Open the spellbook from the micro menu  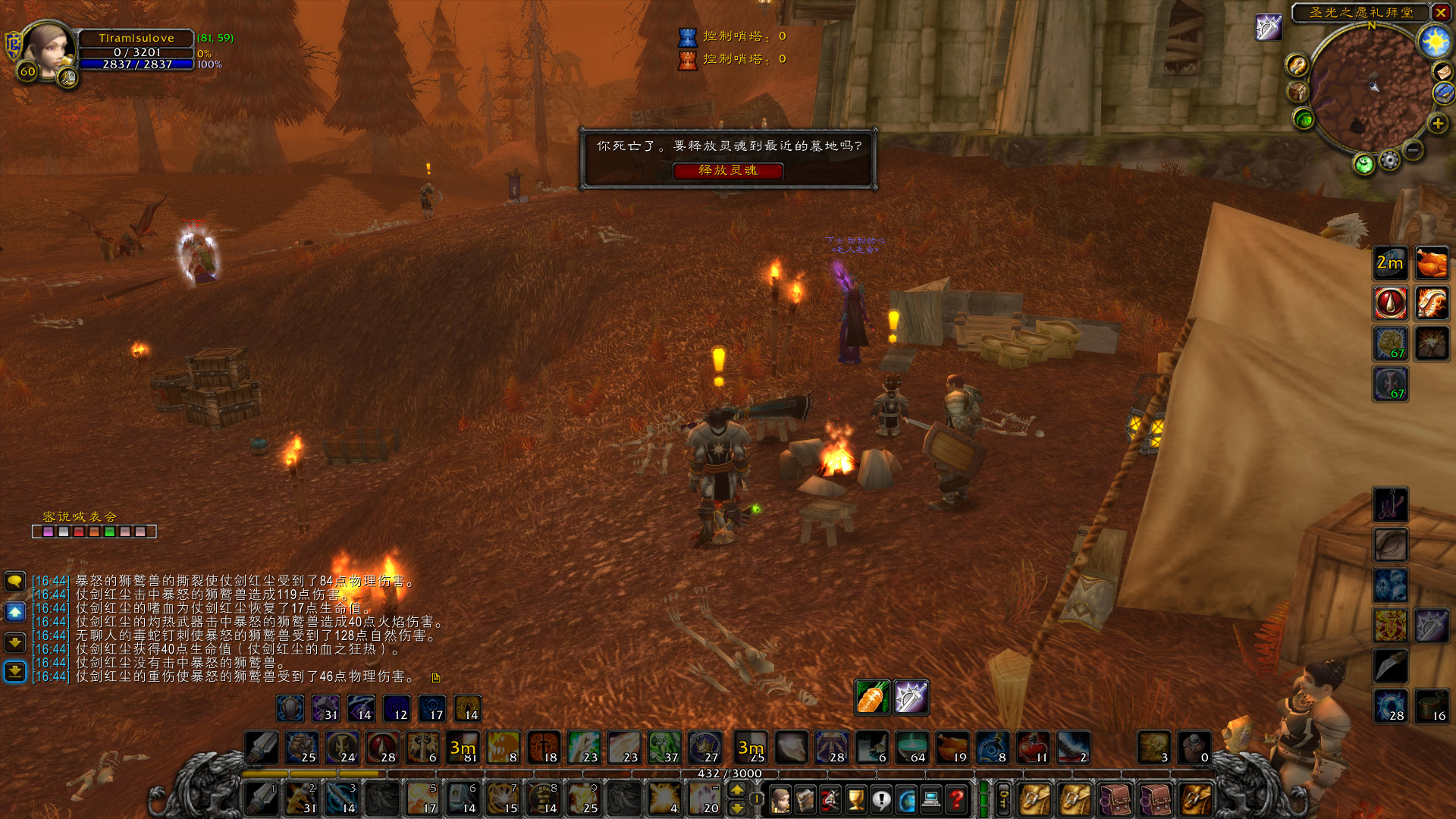click(806, 800)
